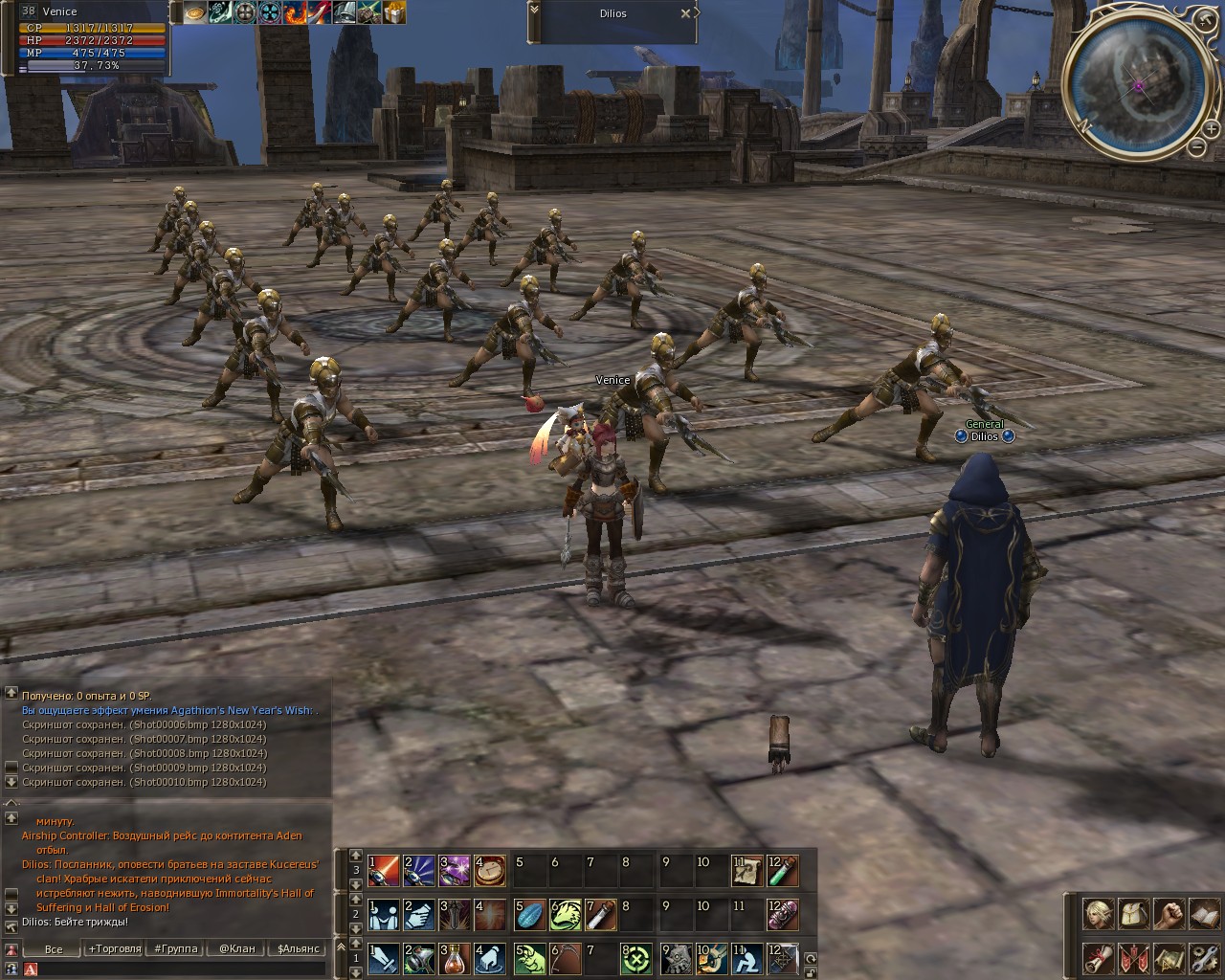Activate the sword attack action icon

(384, 957)
